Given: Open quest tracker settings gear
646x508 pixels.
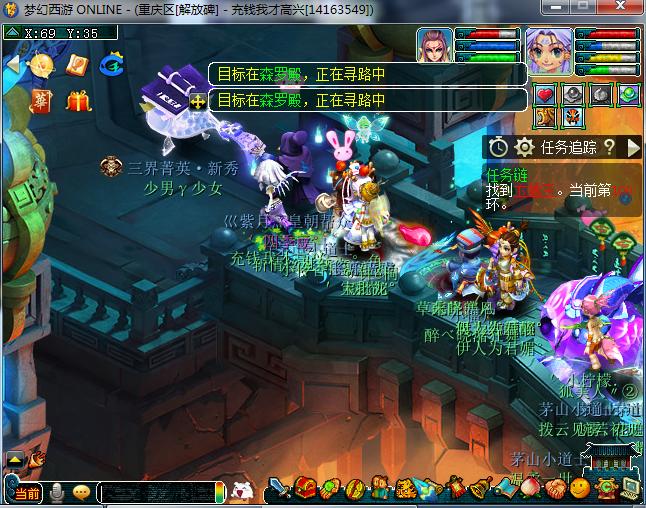Looking at the screenshot, I should click(x=524, y=147).
